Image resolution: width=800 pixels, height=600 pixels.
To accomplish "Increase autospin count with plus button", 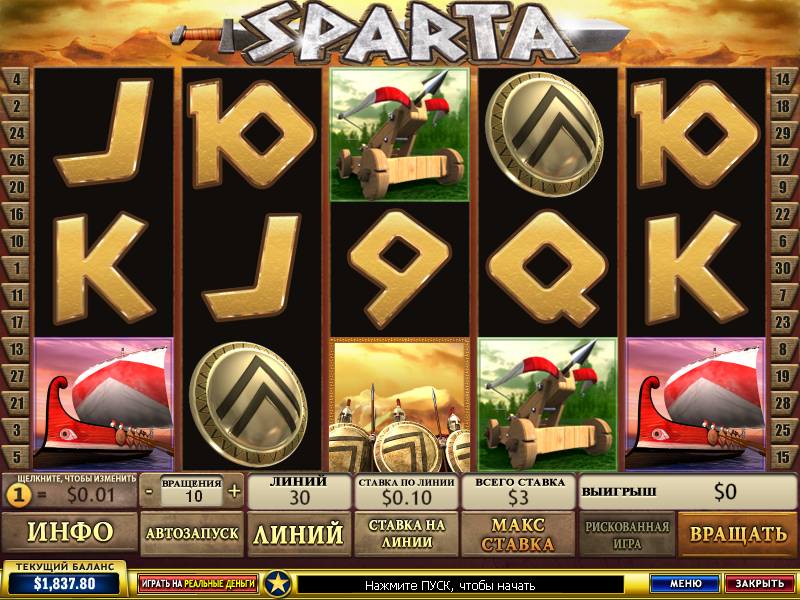I will pyautogui.click(x=235, y=491).
